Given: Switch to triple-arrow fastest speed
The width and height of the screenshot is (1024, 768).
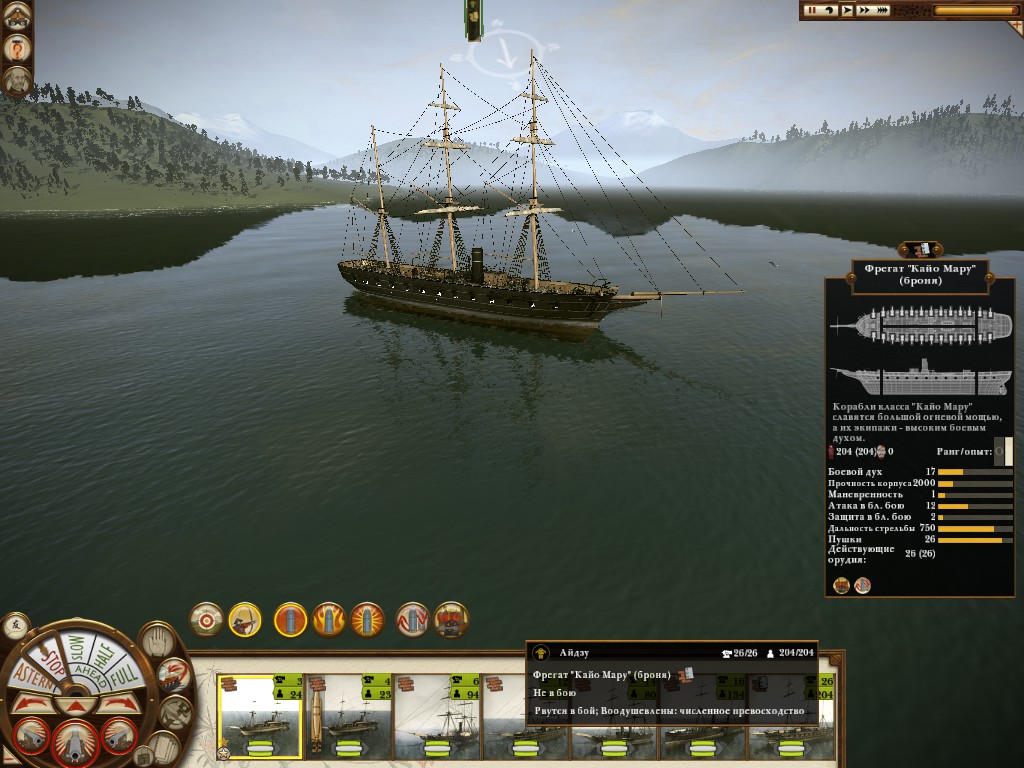Looking at the screenshot, I should point(883,10).
